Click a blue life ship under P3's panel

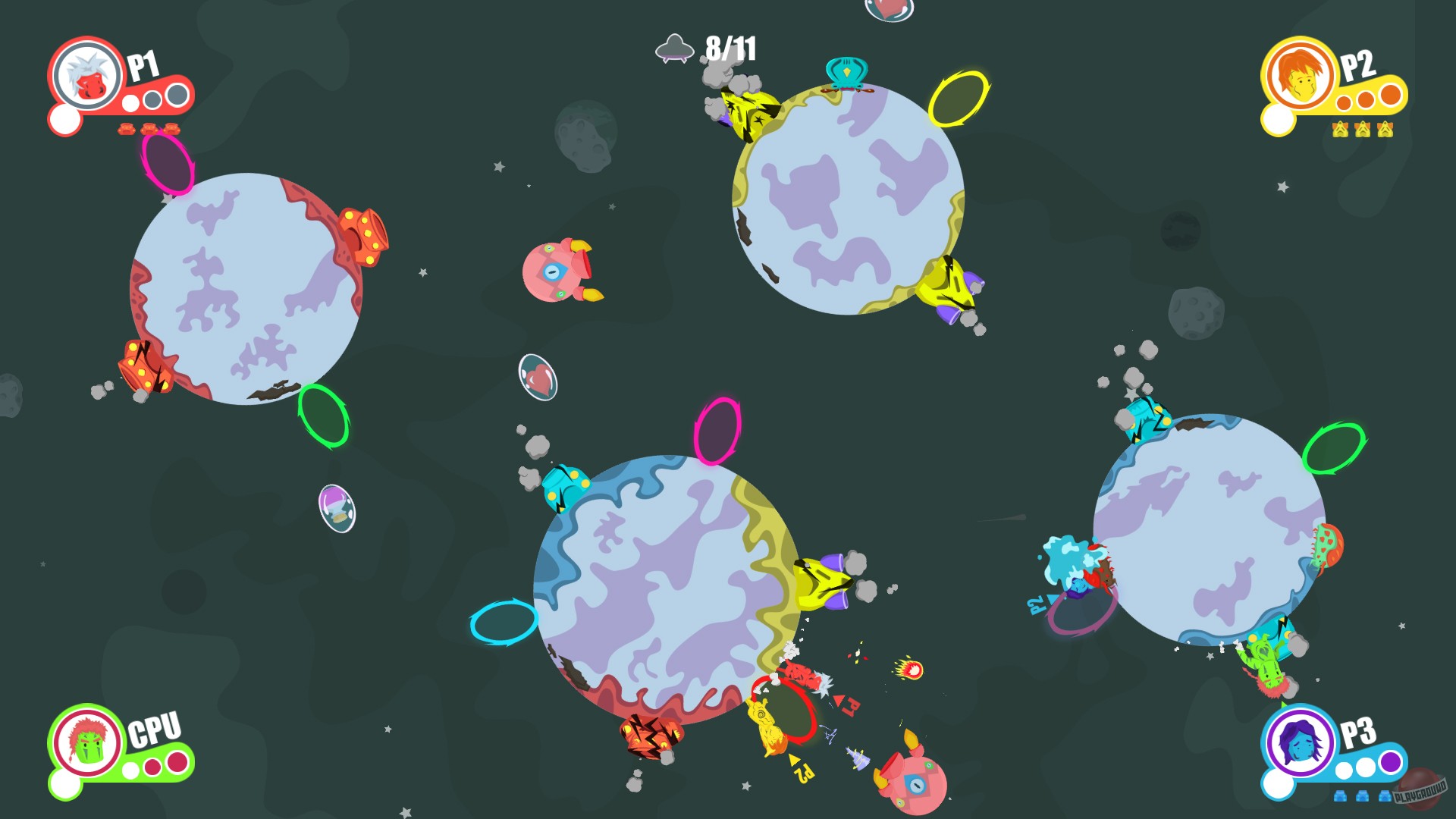(1341, 796)
